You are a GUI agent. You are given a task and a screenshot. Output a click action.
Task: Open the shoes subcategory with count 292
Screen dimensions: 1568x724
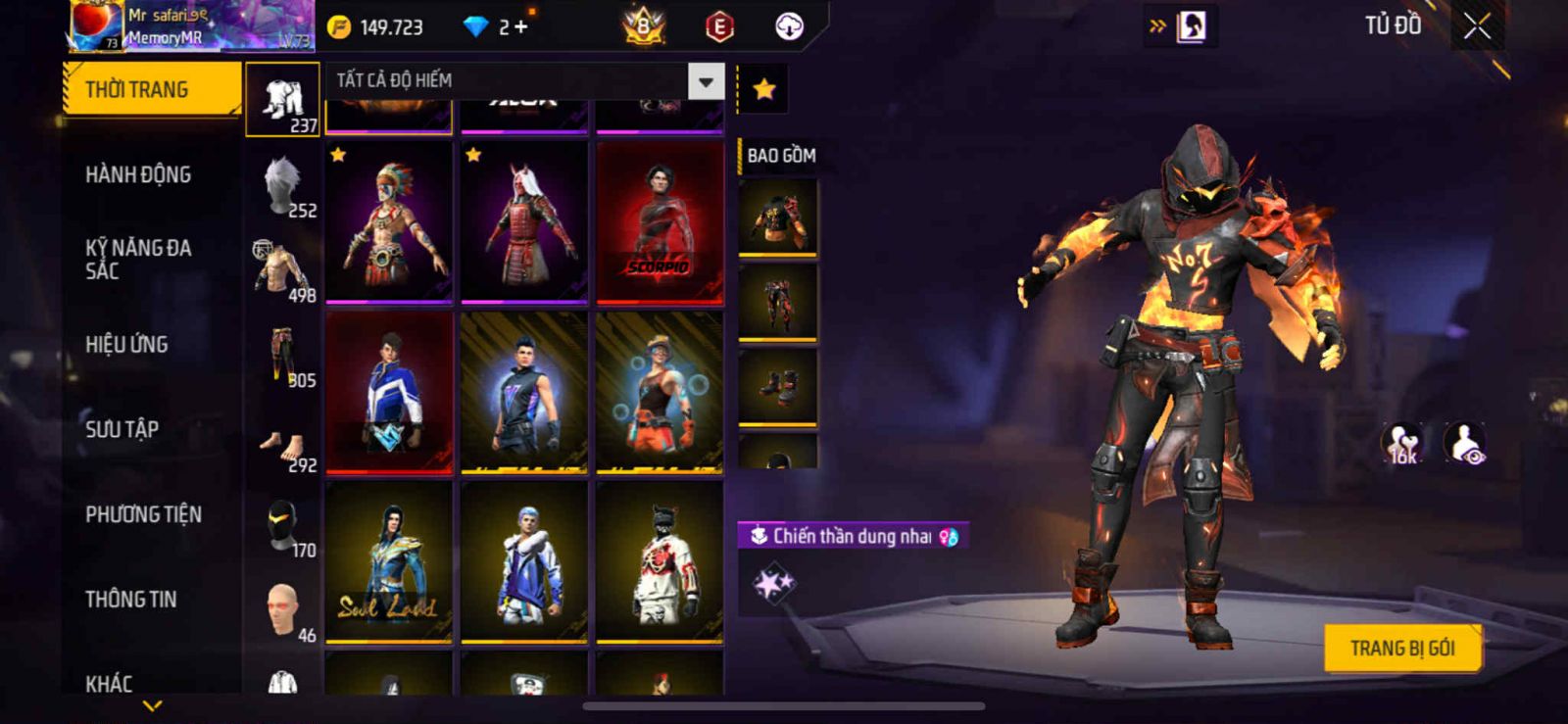[283, 448]
